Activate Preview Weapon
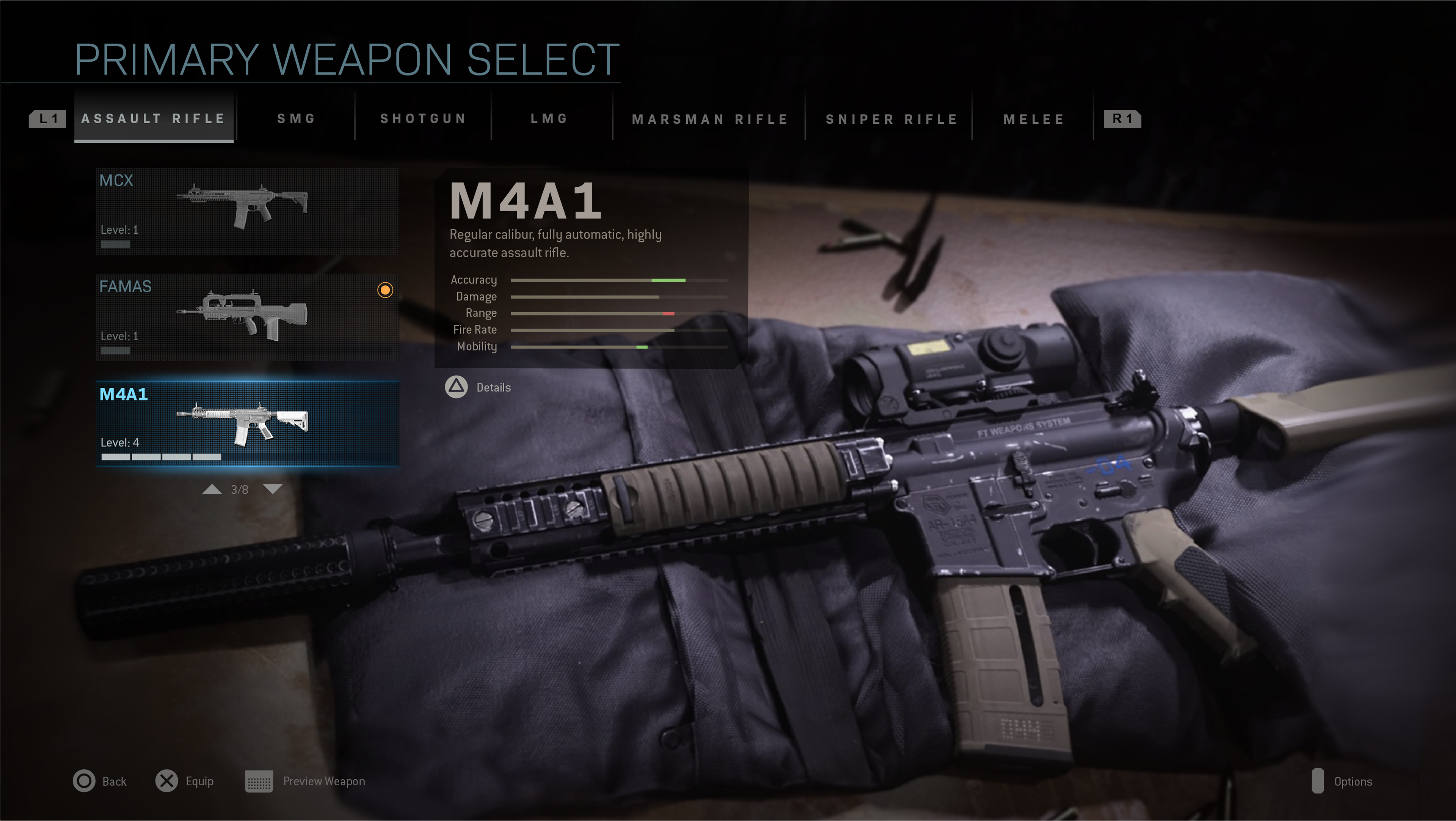 305,781
